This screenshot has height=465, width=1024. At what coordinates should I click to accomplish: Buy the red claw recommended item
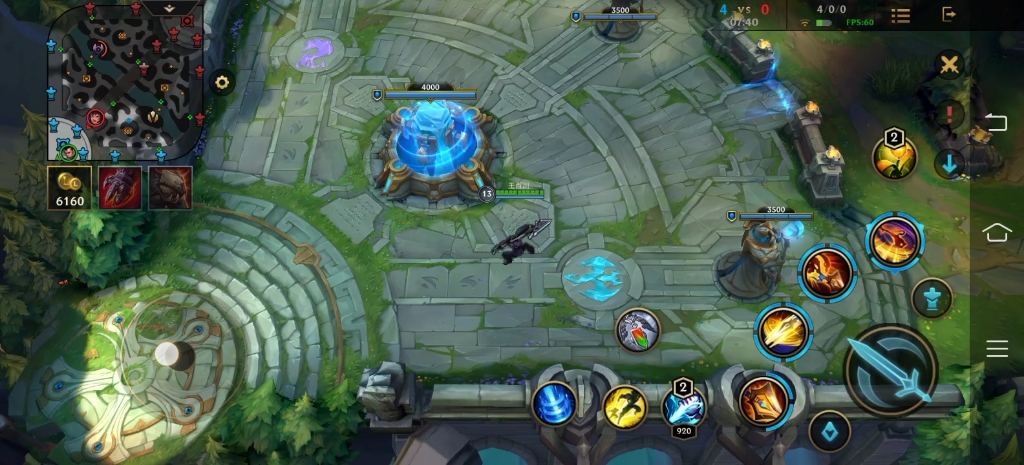(120, 188)
